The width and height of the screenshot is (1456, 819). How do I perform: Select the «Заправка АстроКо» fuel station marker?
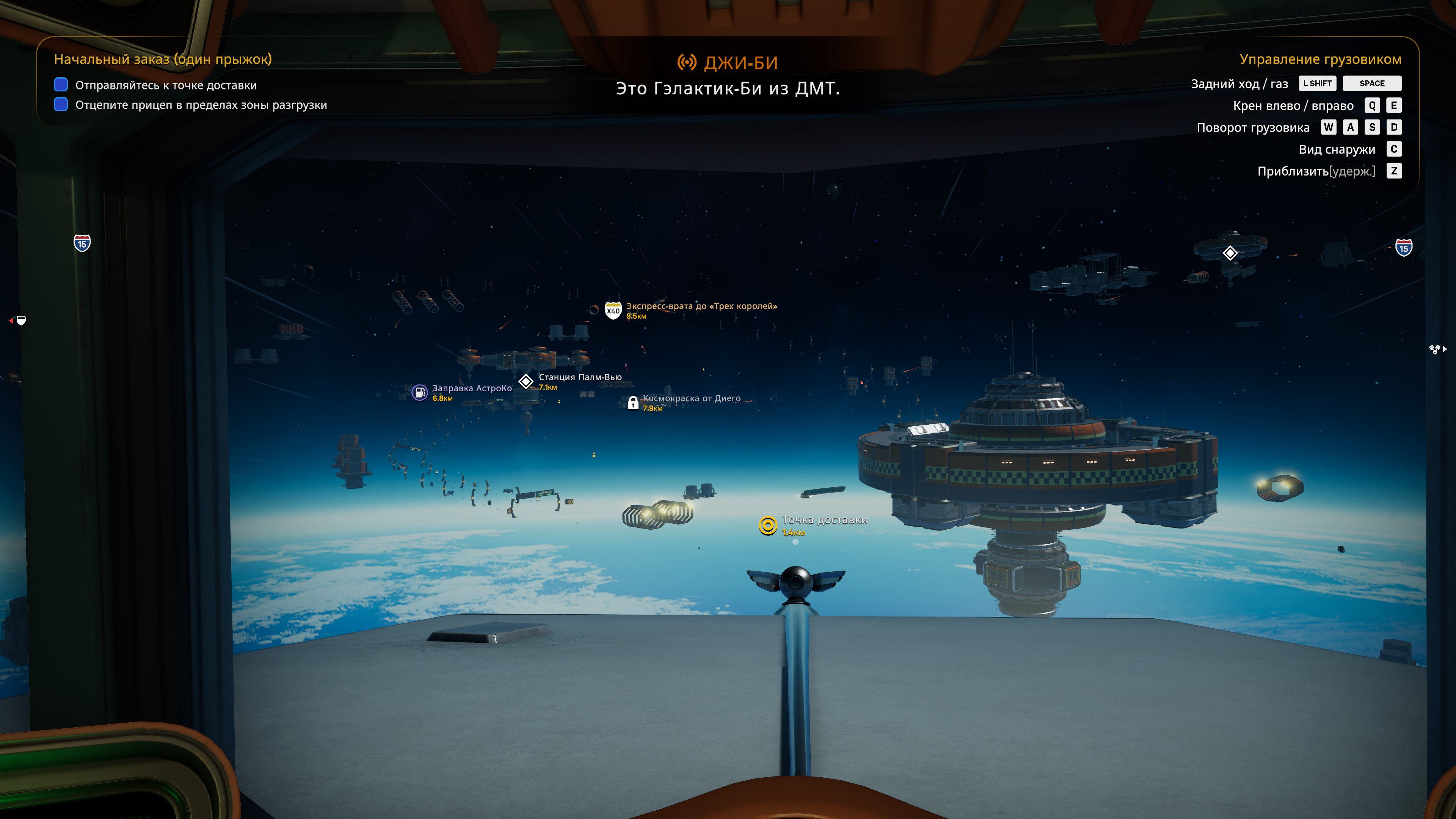click(x=419, y=392)
